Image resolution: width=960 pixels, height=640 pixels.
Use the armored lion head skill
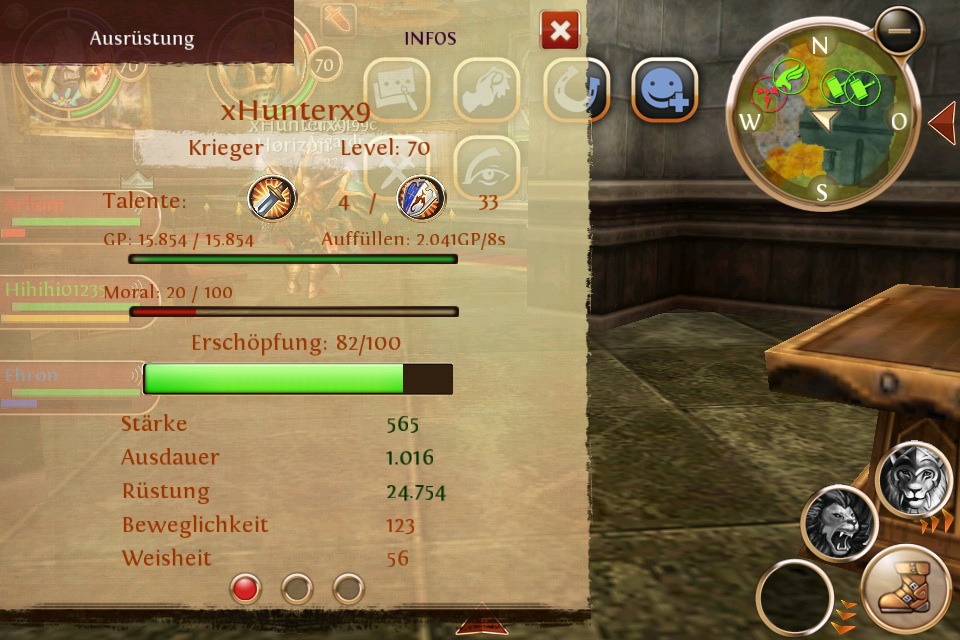tap(914, 479)
